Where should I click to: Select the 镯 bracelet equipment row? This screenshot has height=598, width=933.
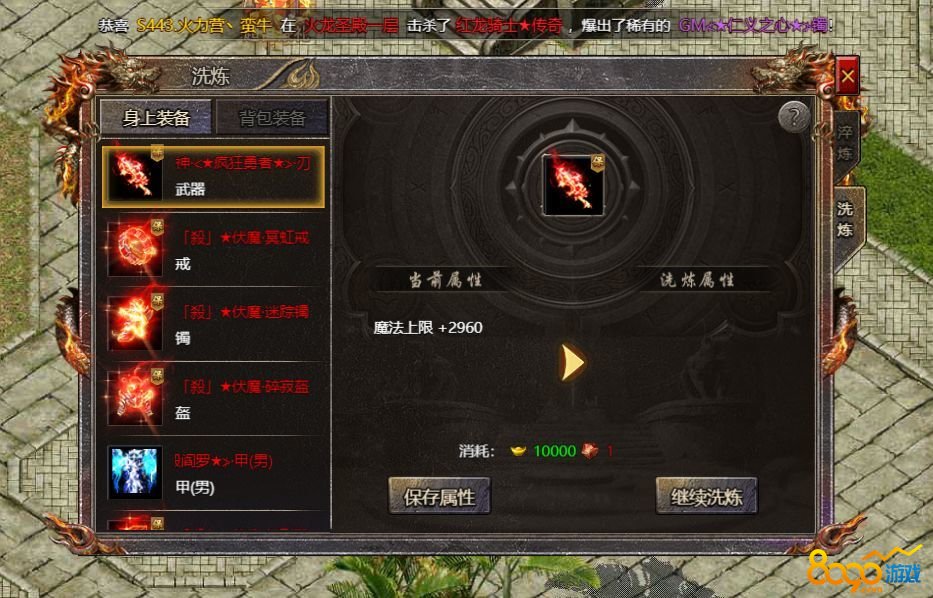point(212,324)
